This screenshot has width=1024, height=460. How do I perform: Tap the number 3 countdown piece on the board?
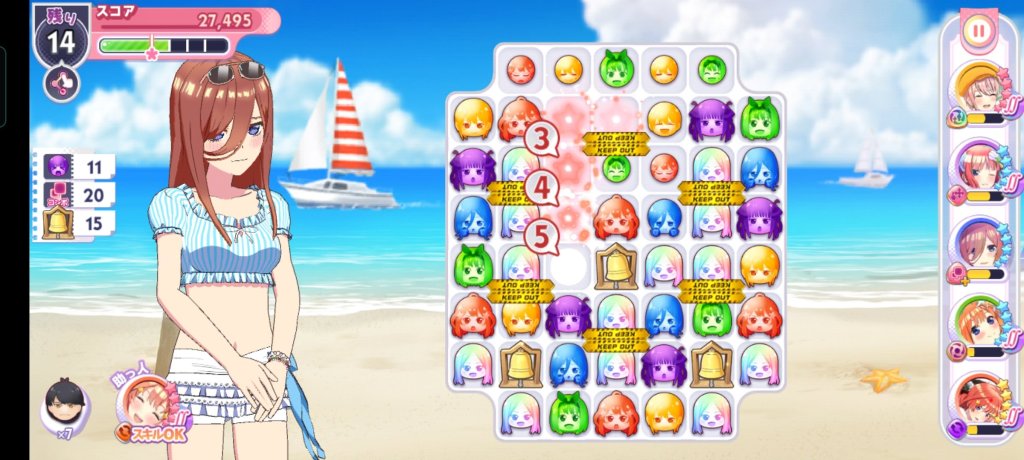click(x=543, y=138)
